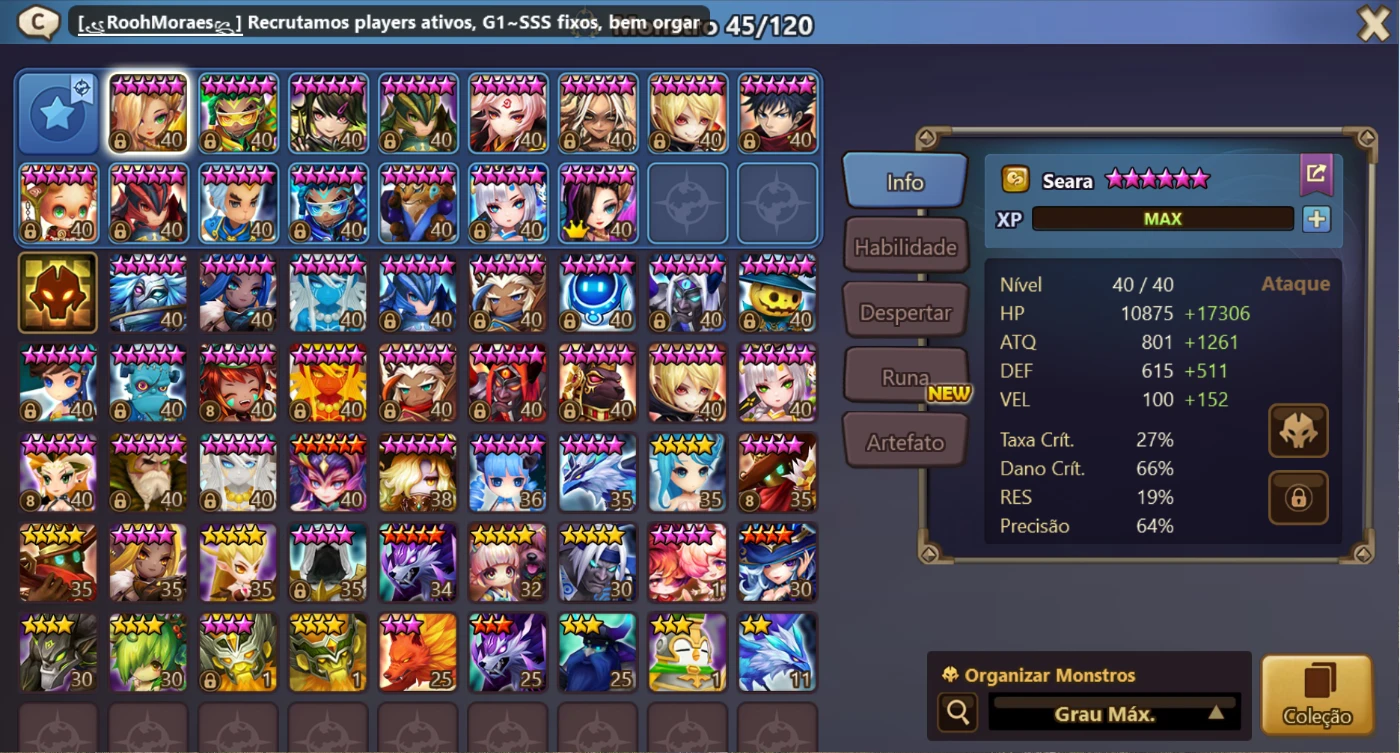Image resolution: width=1400 pixels, height=753 pixels.
Task: Click Seara's MAX XP progress bar
Action: pyautogui.click(x=1162, y=218)
